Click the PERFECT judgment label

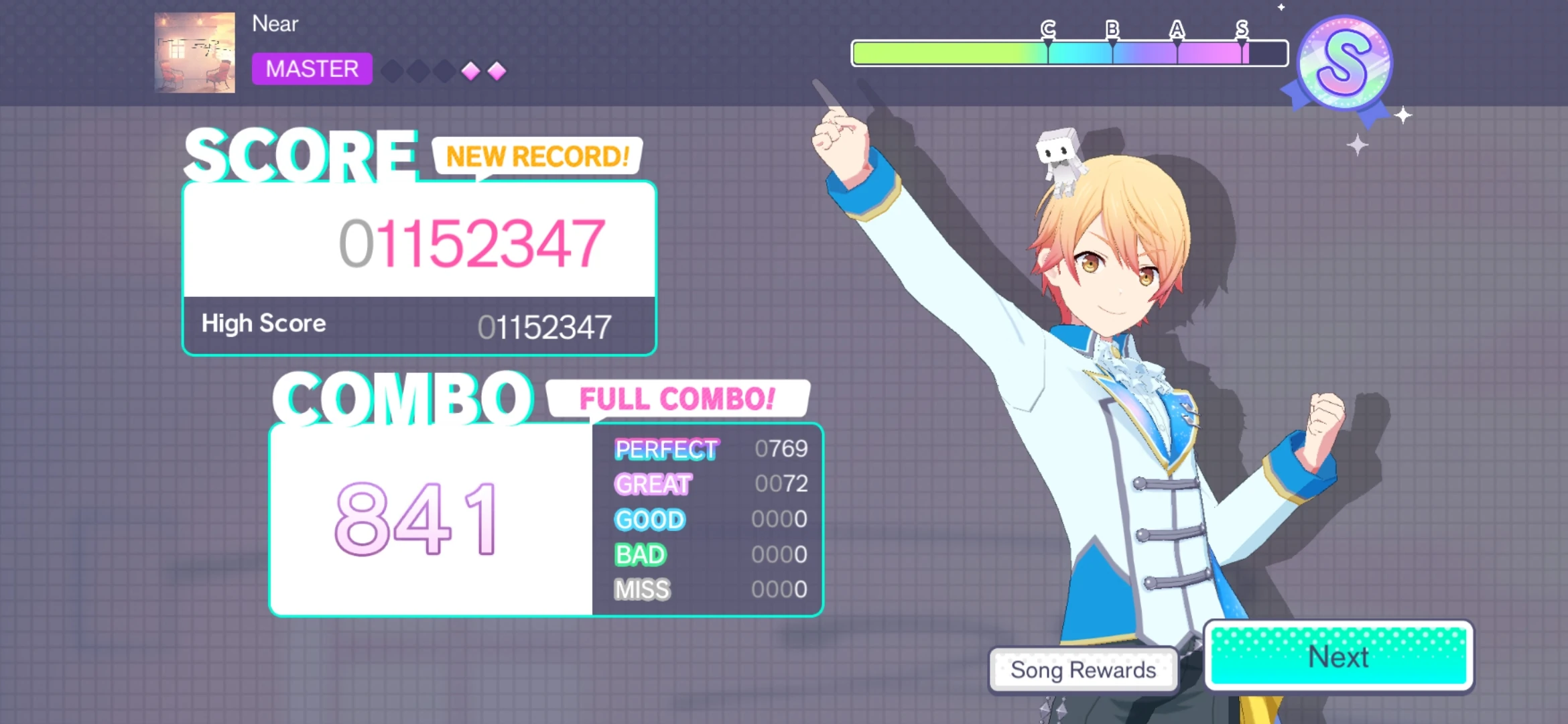[x=665, y=449]
